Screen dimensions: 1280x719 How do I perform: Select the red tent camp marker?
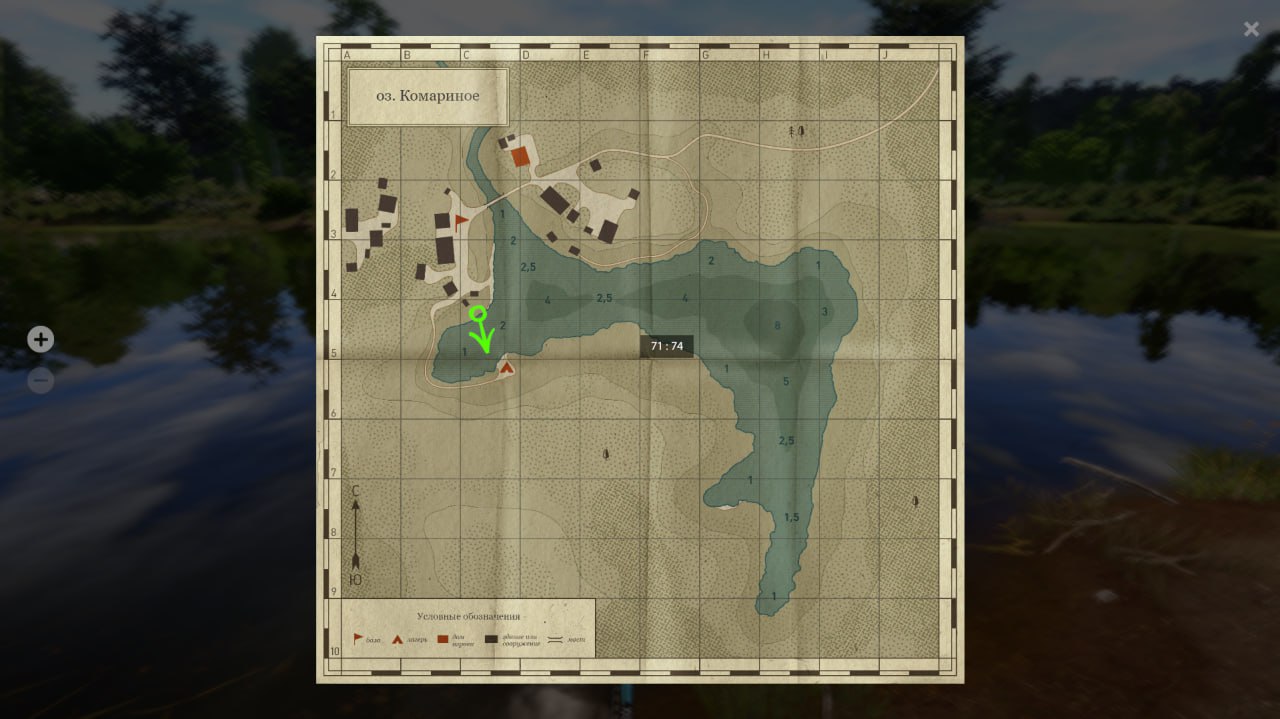pos(507,368)
